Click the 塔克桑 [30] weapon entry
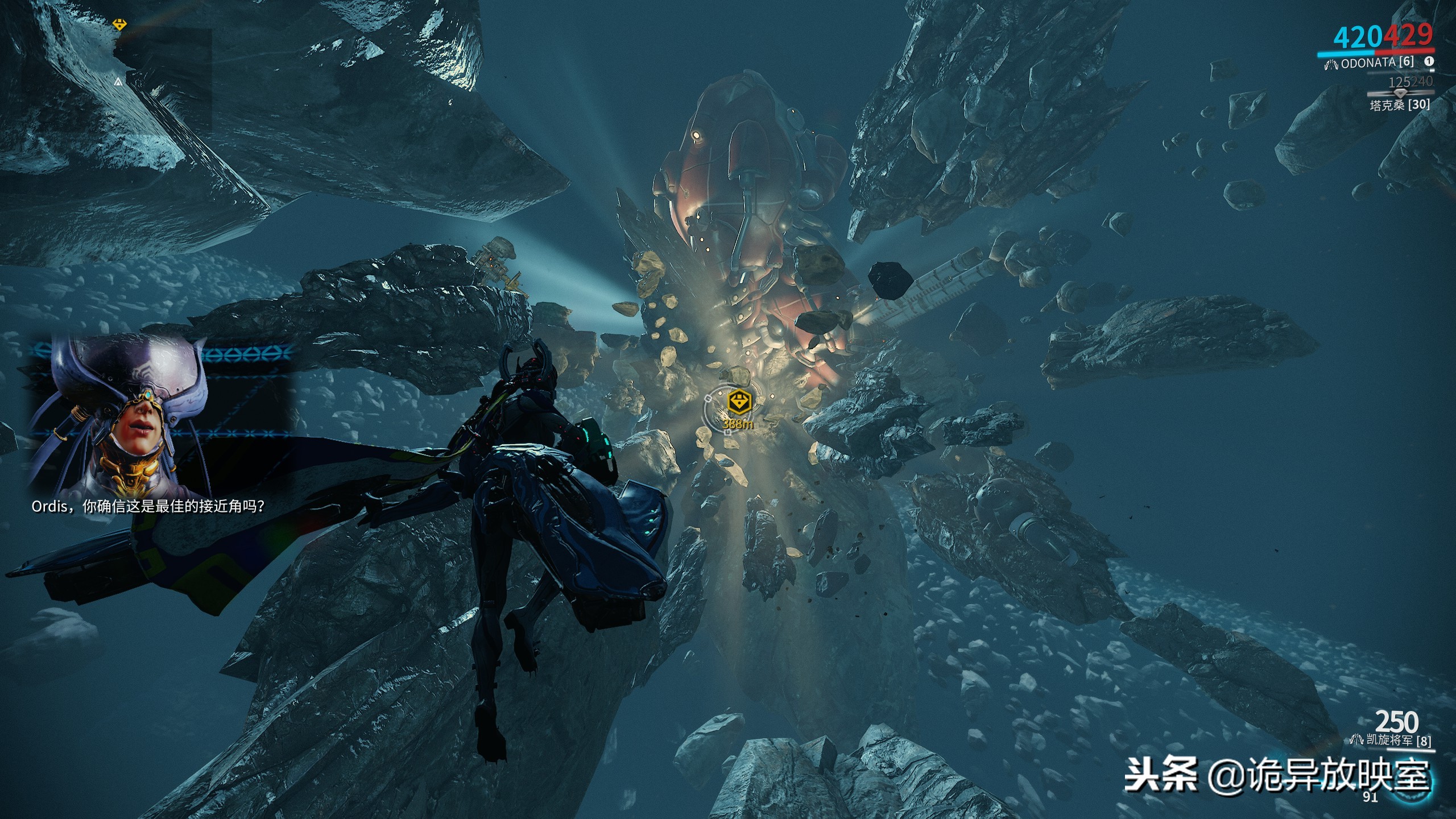The image size is (1456, 819). click(x=1399, y=105)
